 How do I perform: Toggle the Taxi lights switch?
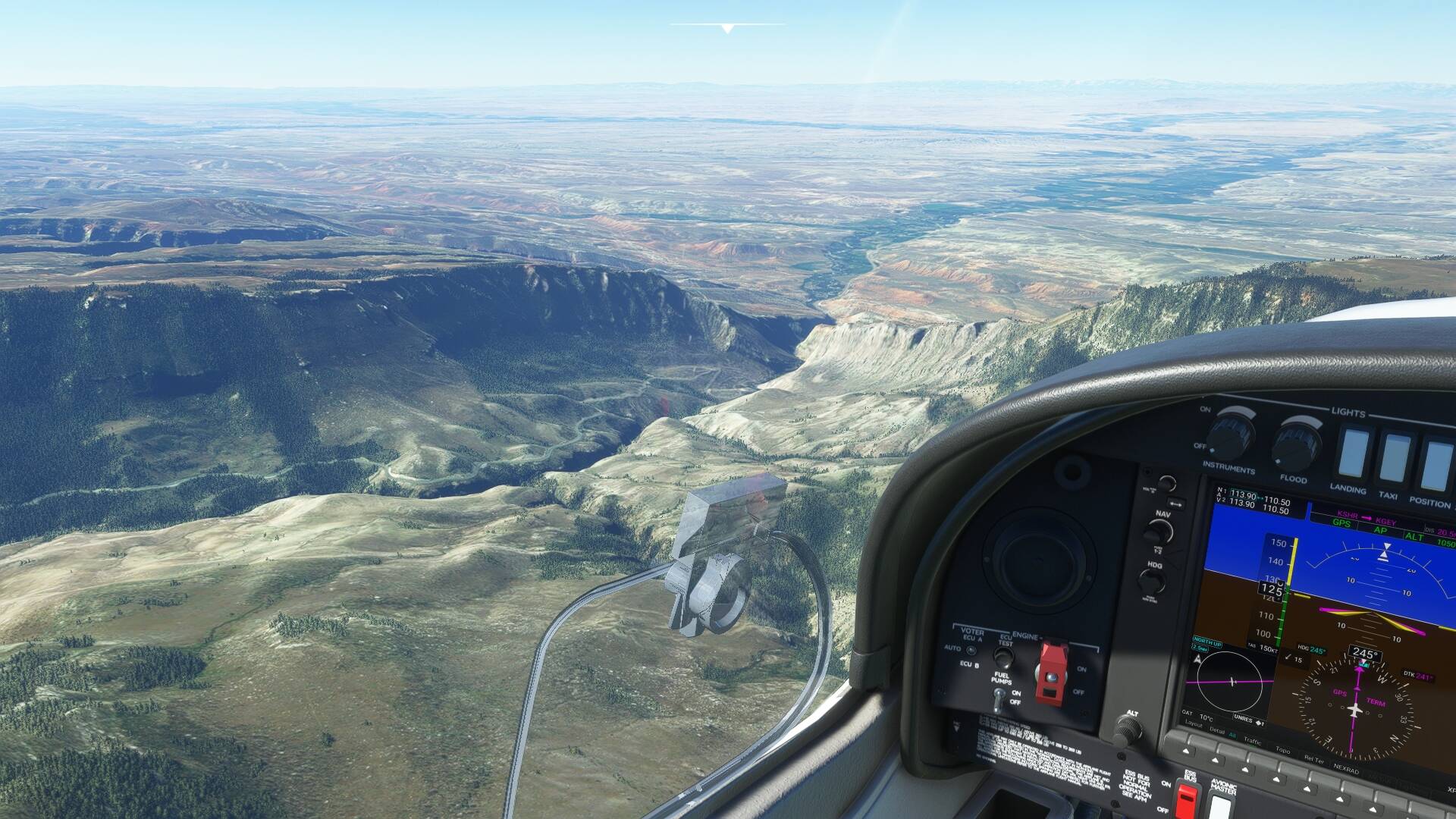1394,459
